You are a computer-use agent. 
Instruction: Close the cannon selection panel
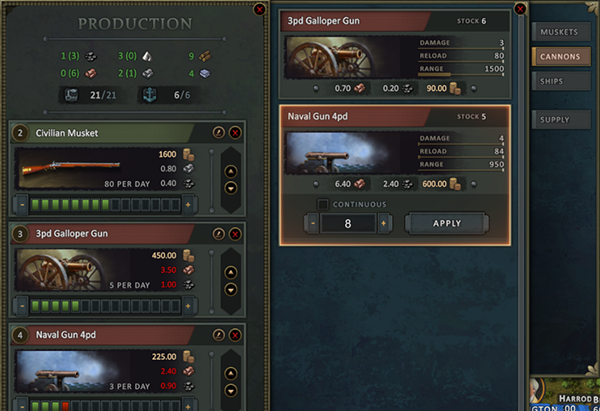(519, 9)
